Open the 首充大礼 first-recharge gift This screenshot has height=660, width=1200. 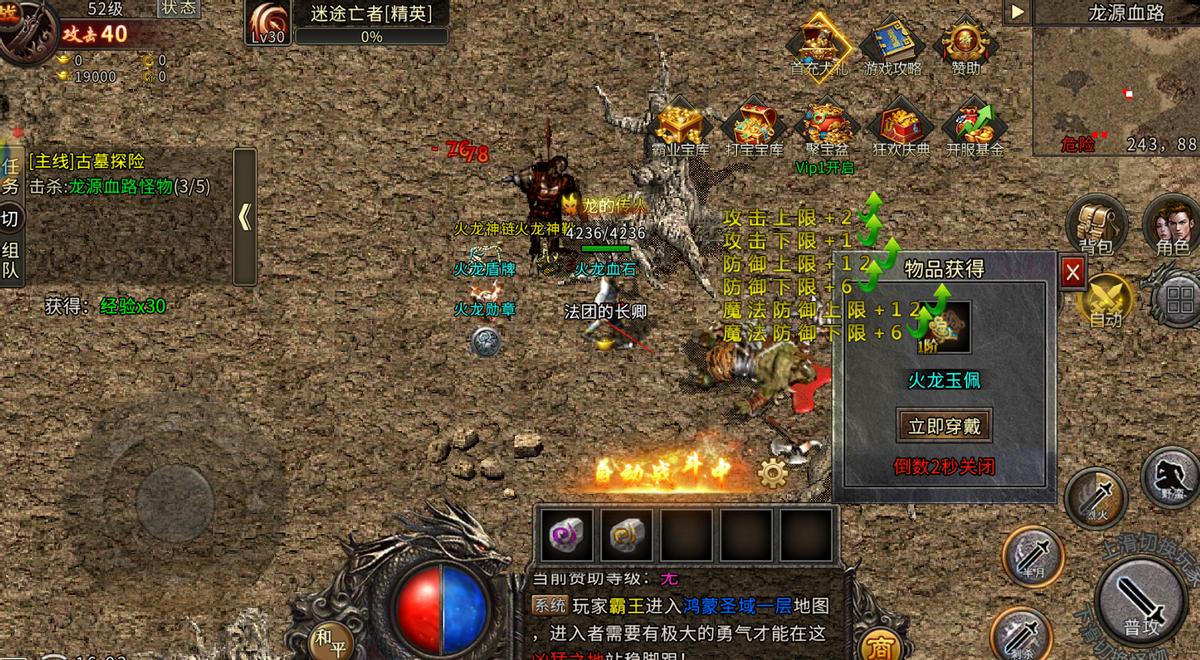pyautogui.click(x=818, y=44)
